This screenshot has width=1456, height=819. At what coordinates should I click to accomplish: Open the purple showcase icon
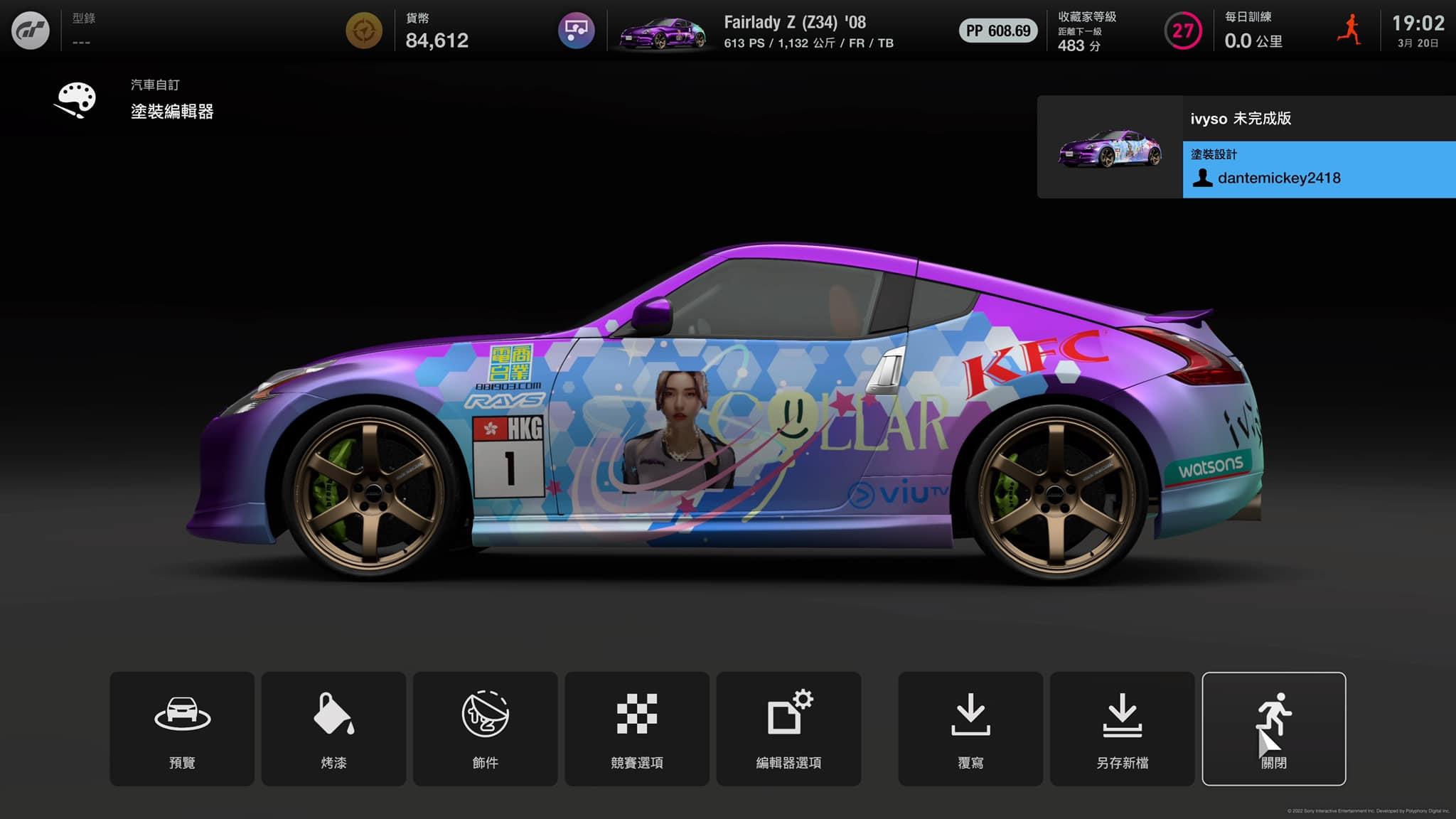tap(576, 31)
